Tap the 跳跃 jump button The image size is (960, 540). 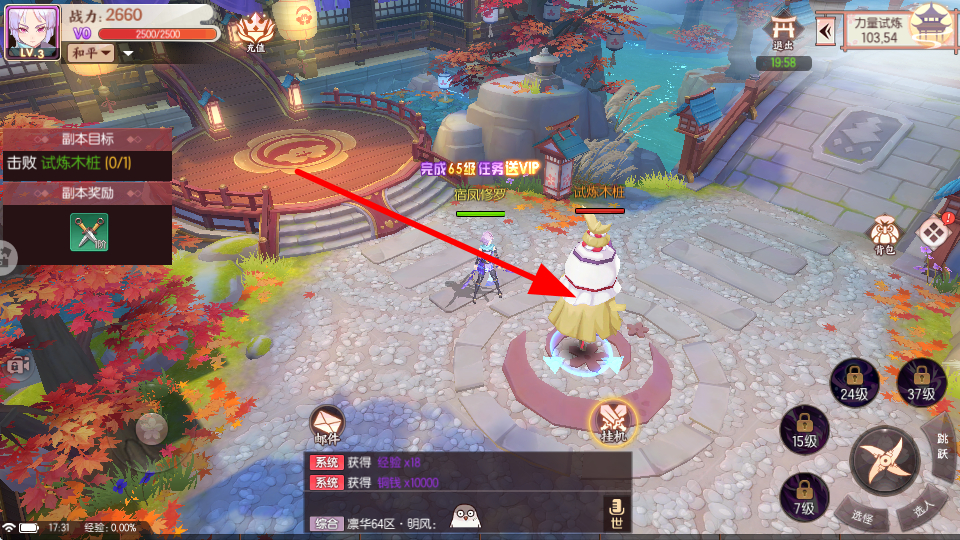click(x=941, y=447)
